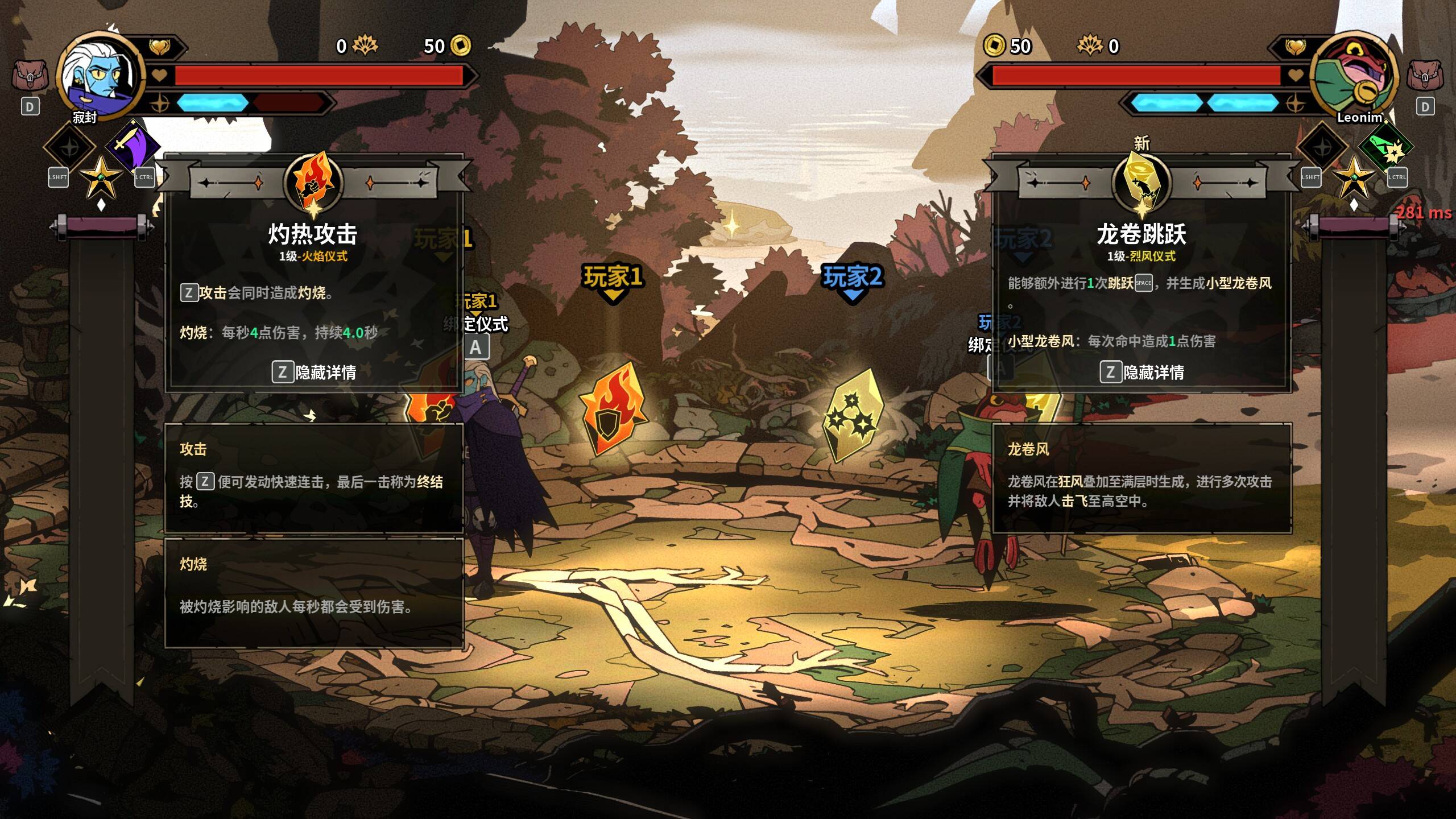Viewport: 1456px width, 819px height.
Task: Click the gold star emblem beside 寂封
Action: coord(101,177)
